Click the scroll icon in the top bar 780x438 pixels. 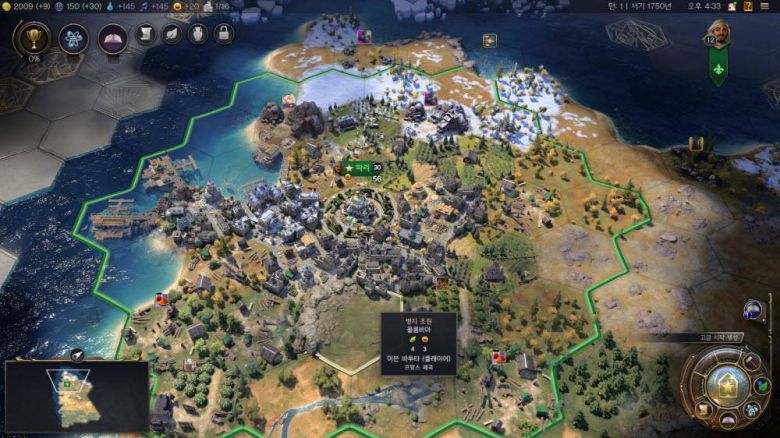[146, 35]
